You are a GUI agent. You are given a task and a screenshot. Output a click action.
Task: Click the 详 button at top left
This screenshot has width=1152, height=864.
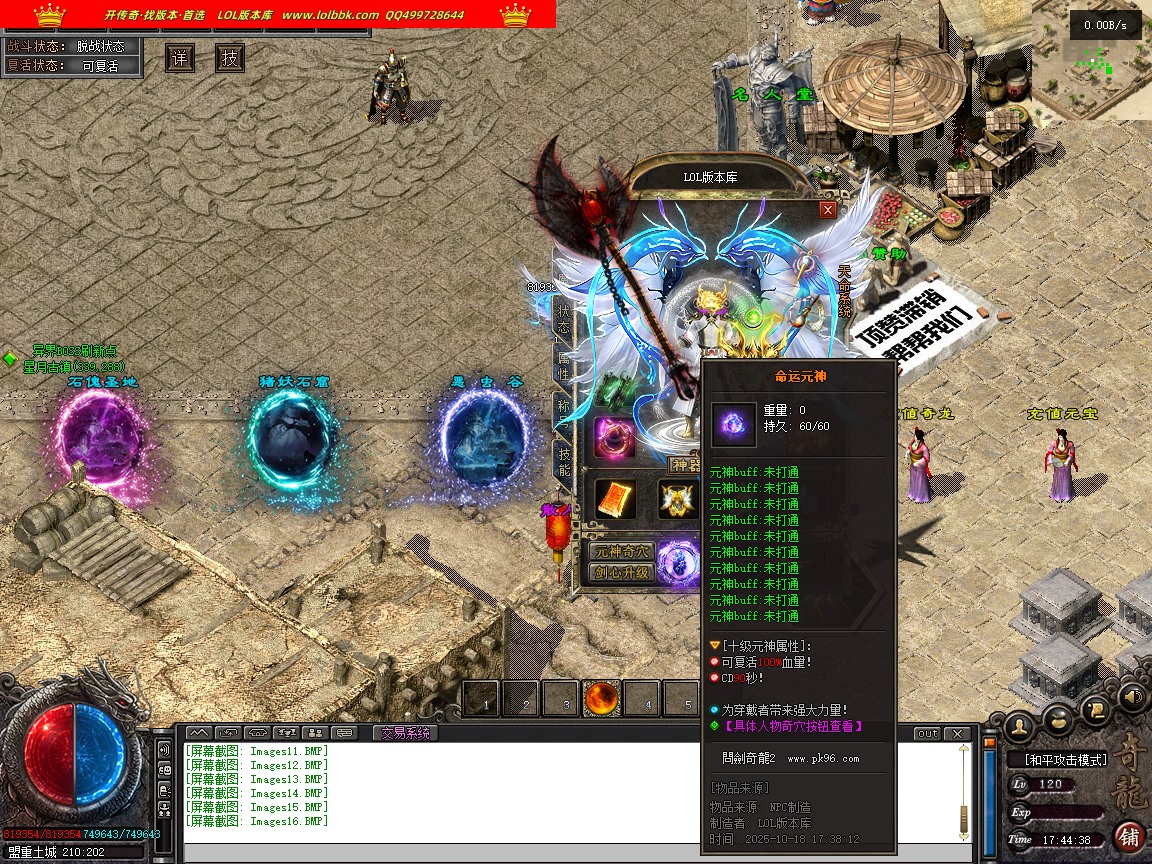[x=180, y=59]
